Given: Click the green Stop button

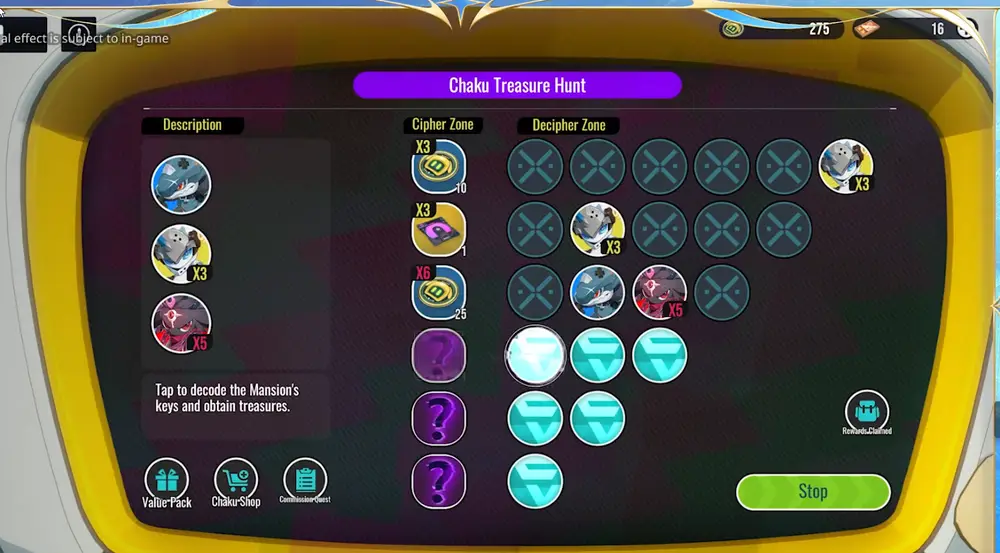Looking at the screenshot, I should click(812, 491).
